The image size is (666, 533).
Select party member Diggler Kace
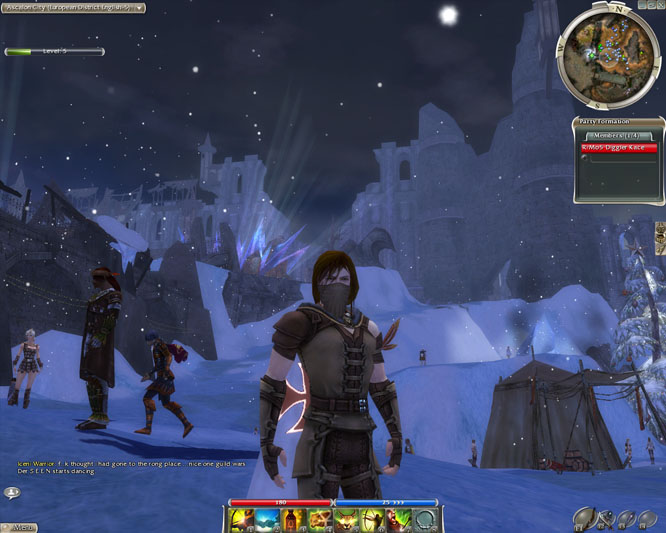[x=619, y=147]
